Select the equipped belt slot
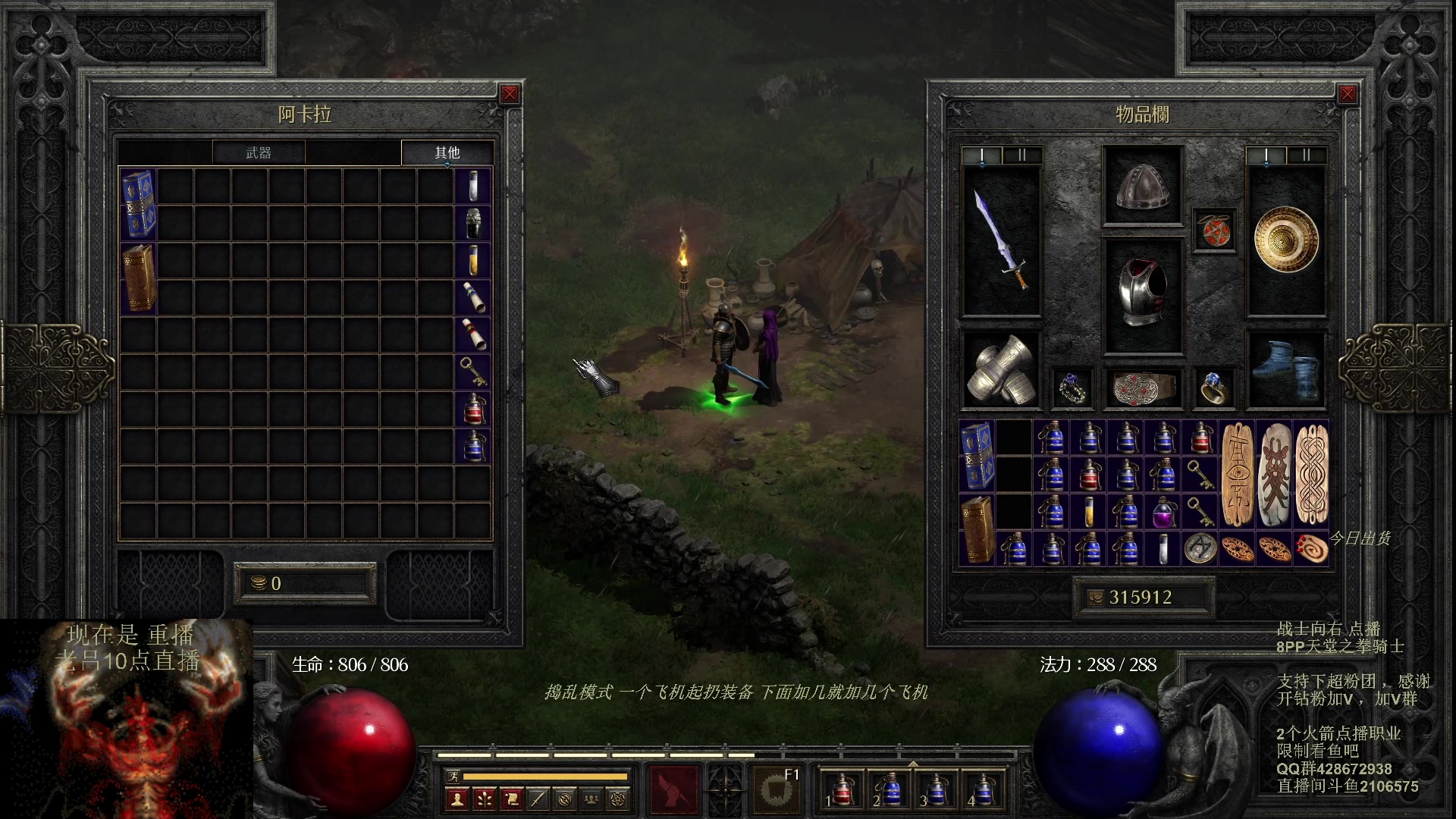The height and width of the screenshot is (819, 1456). click(x=1143, y=388)
